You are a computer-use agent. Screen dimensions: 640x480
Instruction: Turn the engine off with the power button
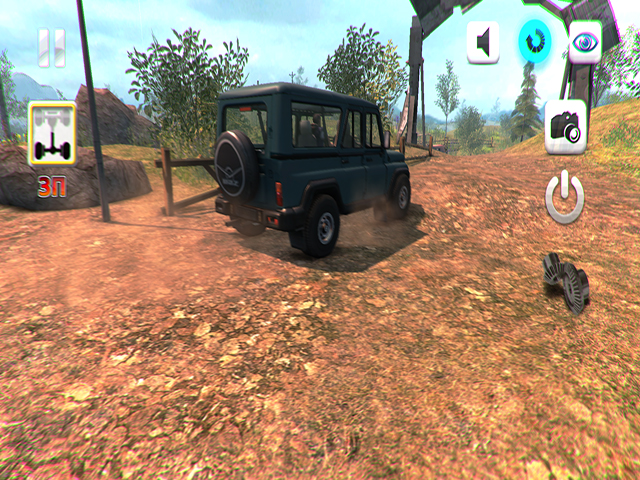click(x=565, y=197)
